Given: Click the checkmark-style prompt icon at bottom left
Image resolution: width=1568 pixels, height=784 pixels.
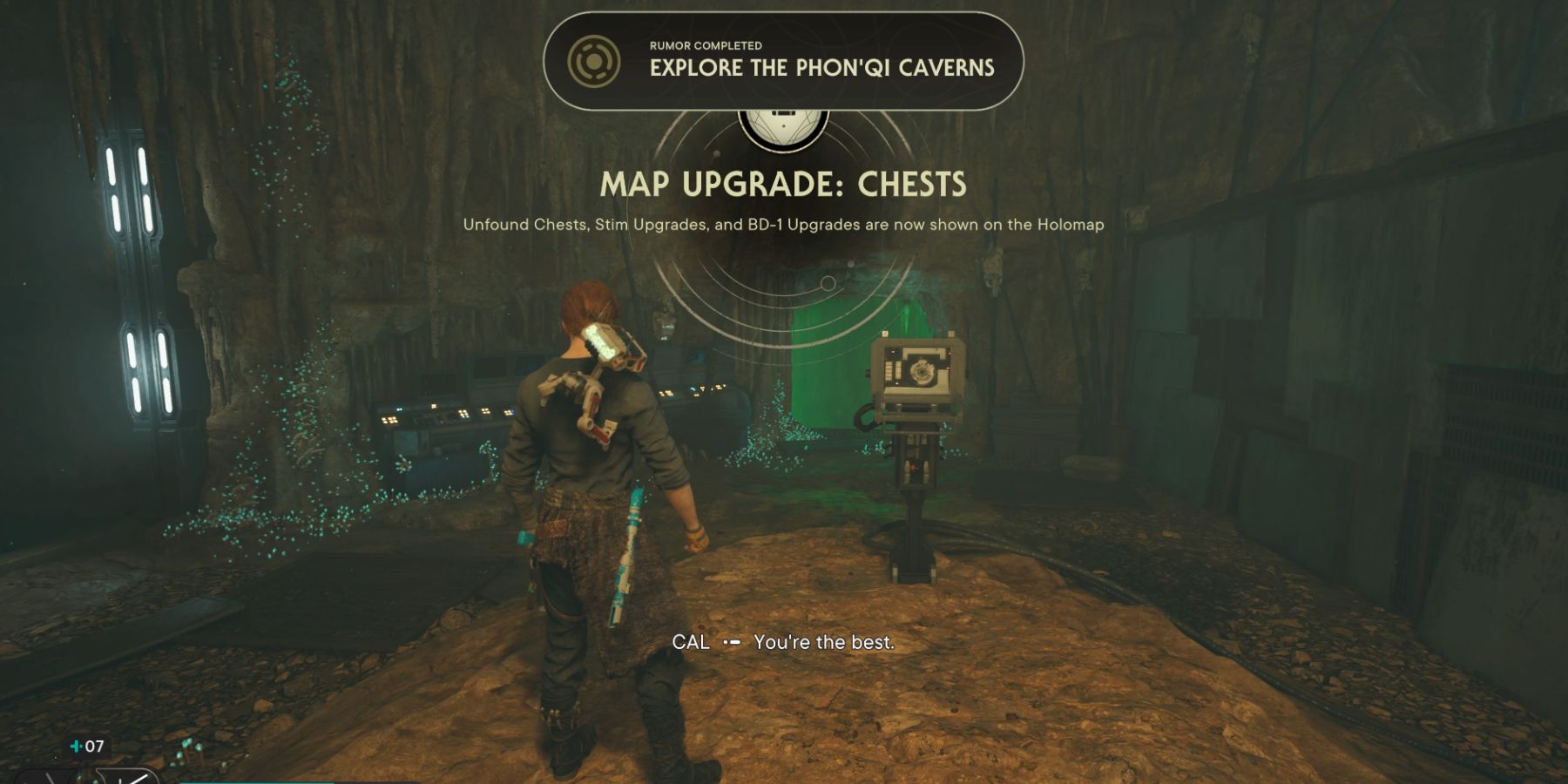Looking at the screenshot, I should pos(129,778).
